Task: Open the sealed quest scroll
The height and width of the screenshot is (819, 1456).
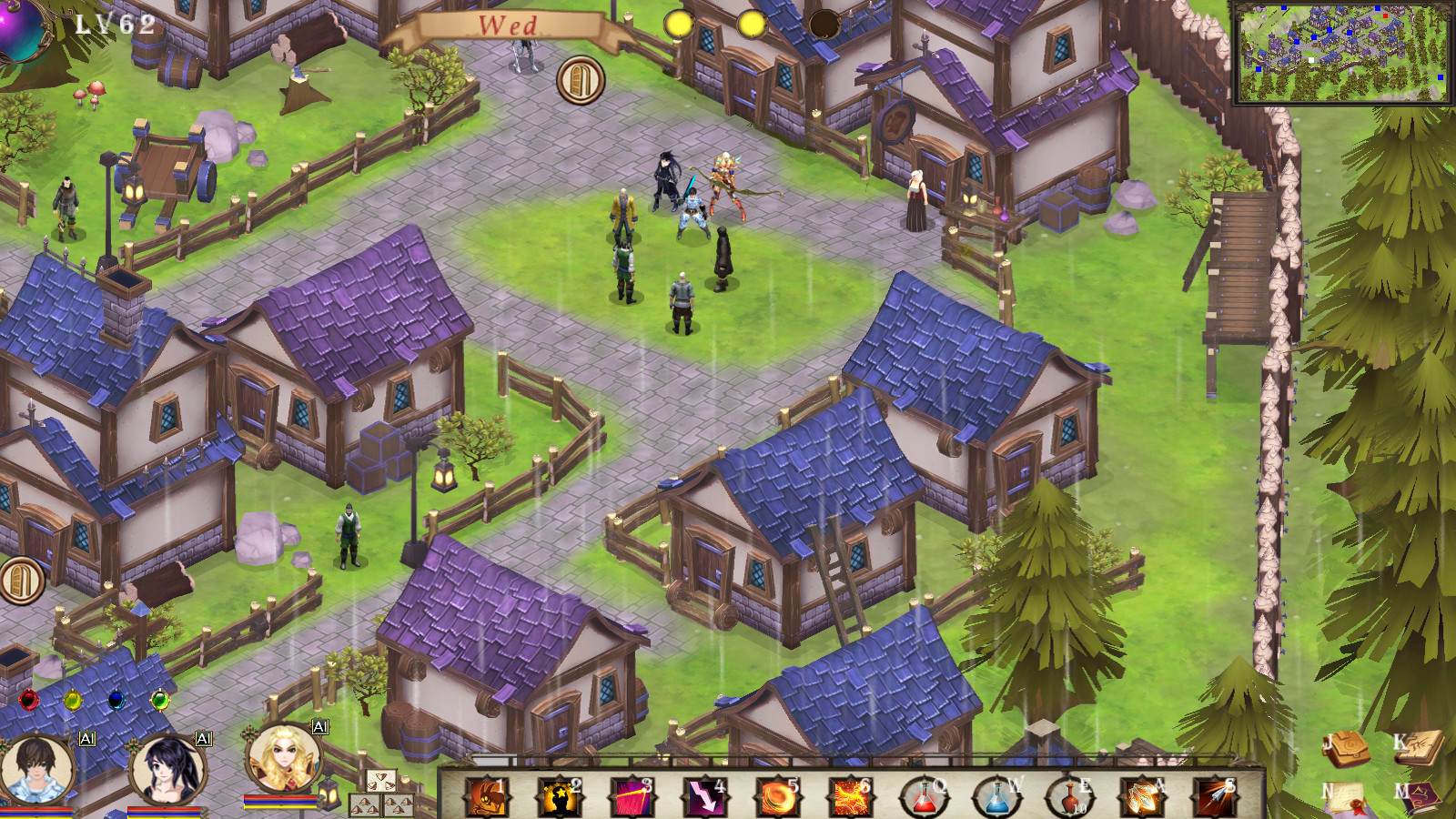Action: click(x=1346, y=798)
